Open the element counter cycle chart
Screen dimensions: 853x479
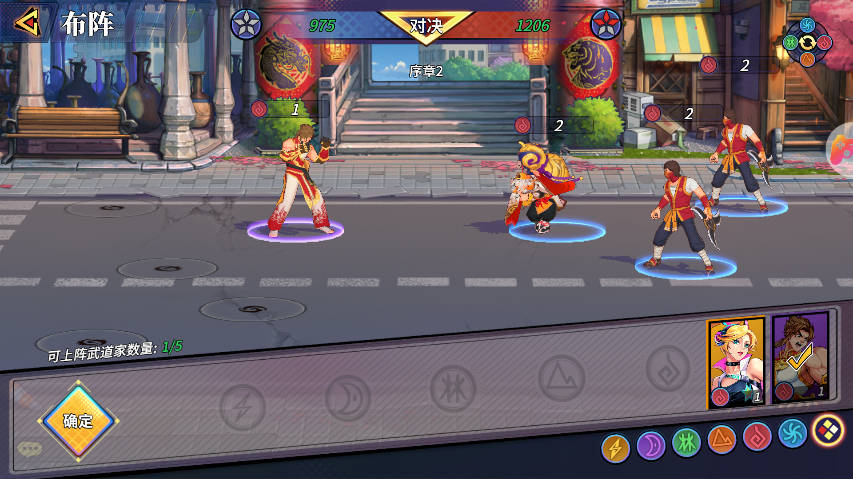pos(807,42)
